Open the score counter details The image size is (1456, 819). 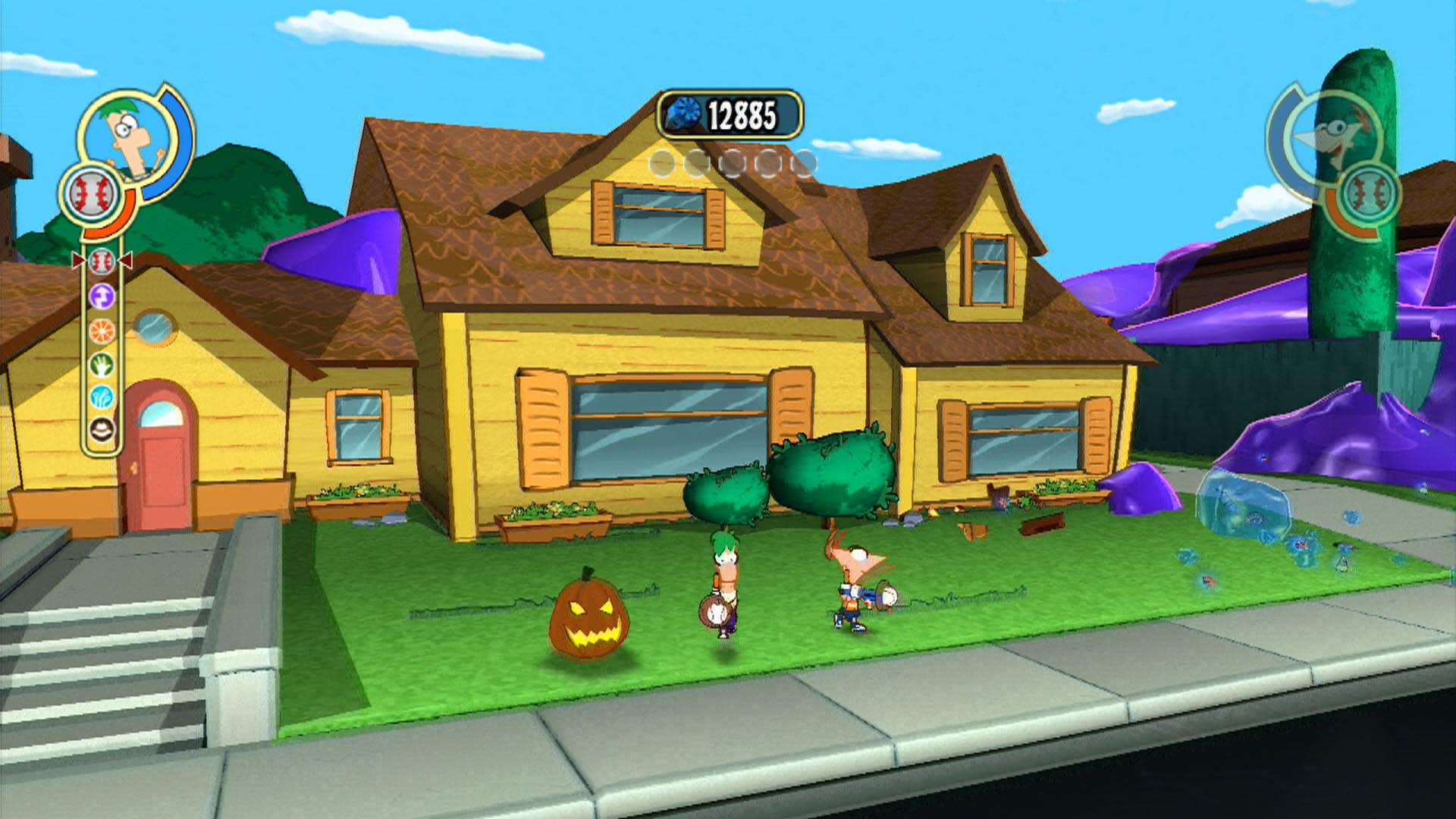tap(732, 111)
